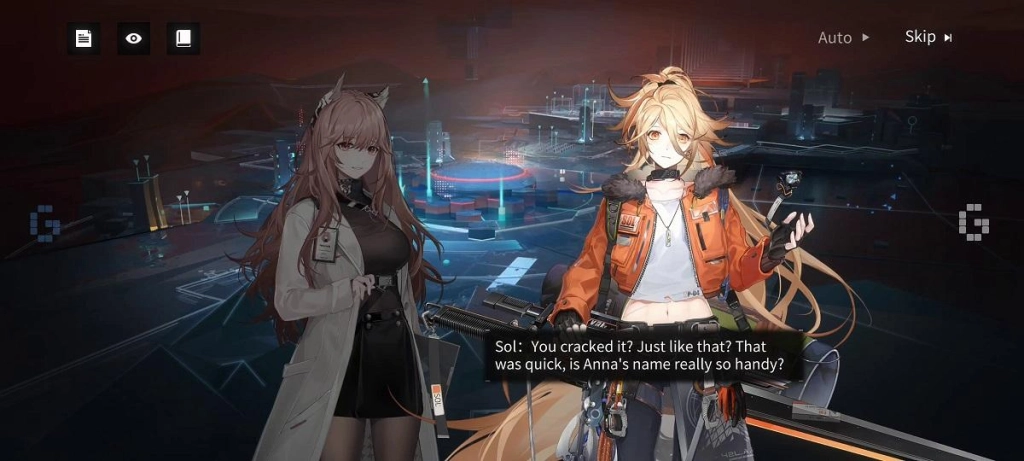The image size is (1024, 461).
Task: Hide the interface with the eye icon
Action: tap(134, 39)
